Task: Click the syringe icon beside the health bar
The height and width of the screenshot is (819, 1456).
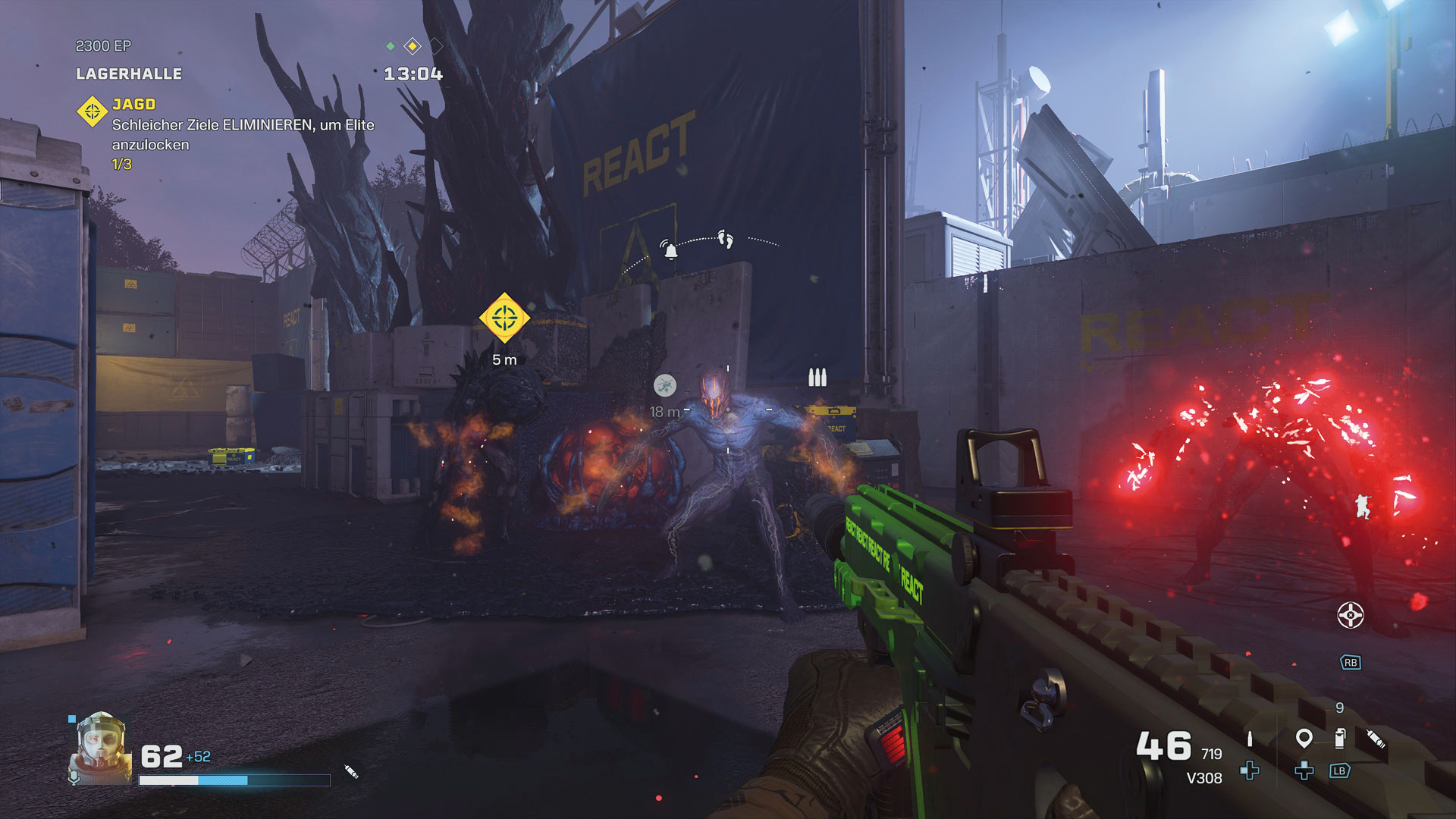Action: tap(351, 771)
